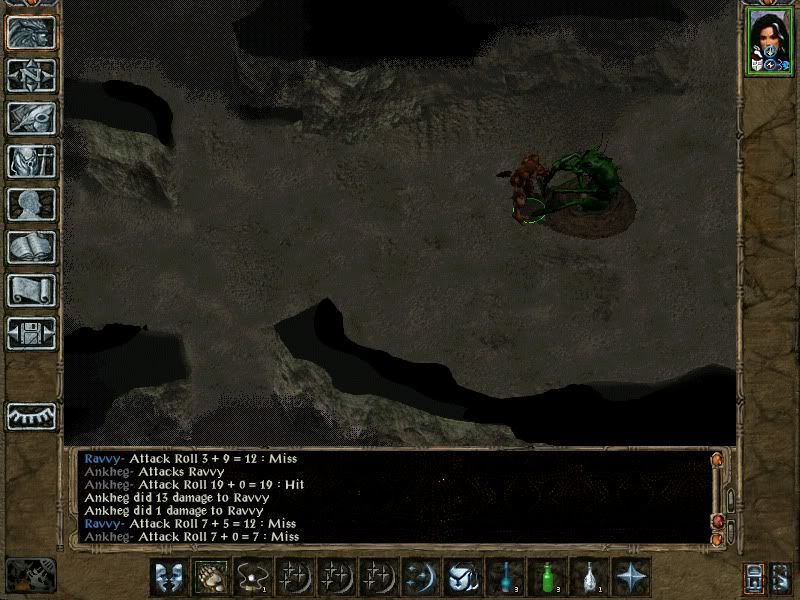Open the character record bust icon
The image size is (800, 600).
coord(31,204)
